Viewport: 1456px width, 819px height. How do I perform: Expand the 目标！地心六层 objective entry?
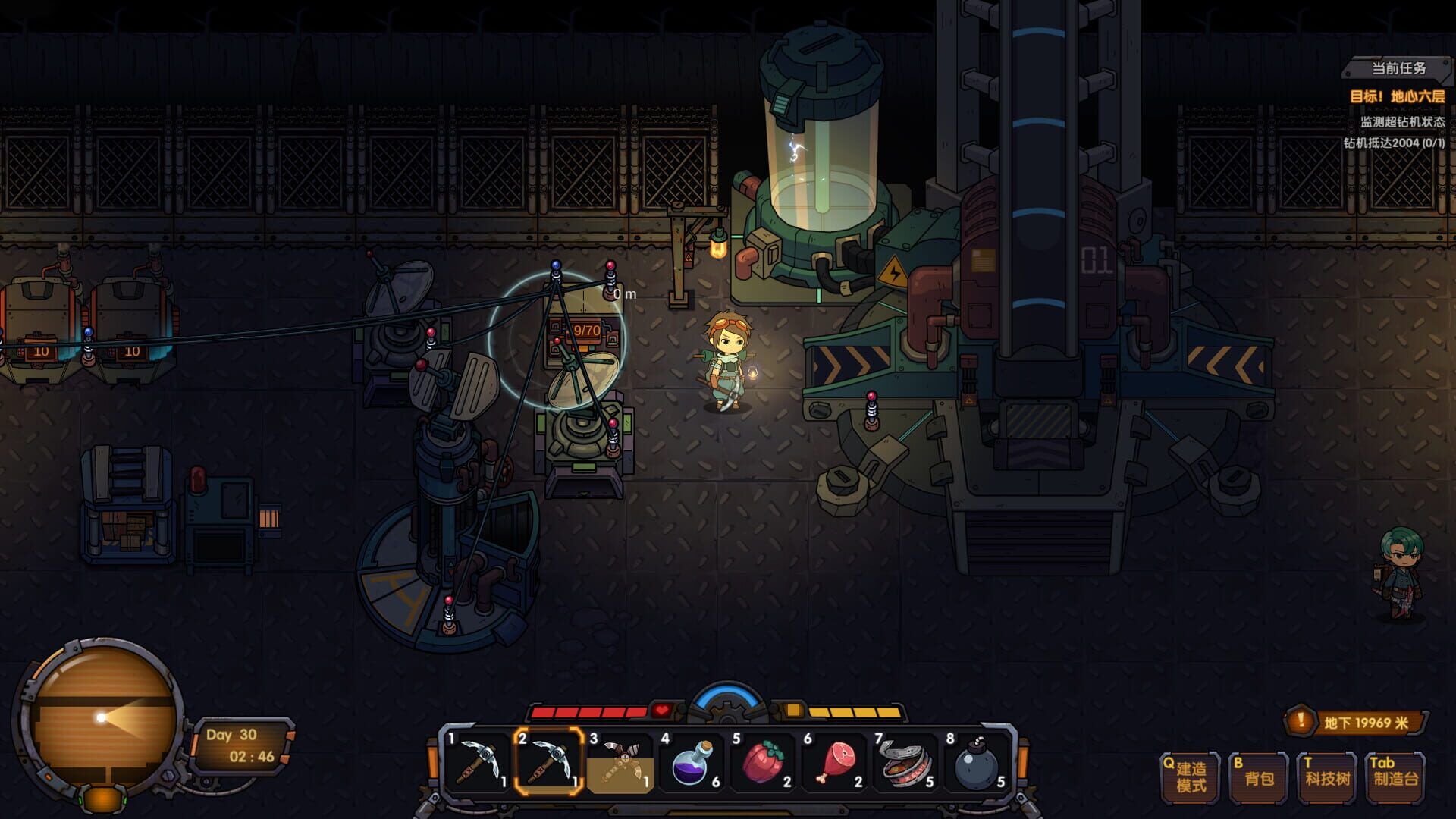tap(1399, 95)
